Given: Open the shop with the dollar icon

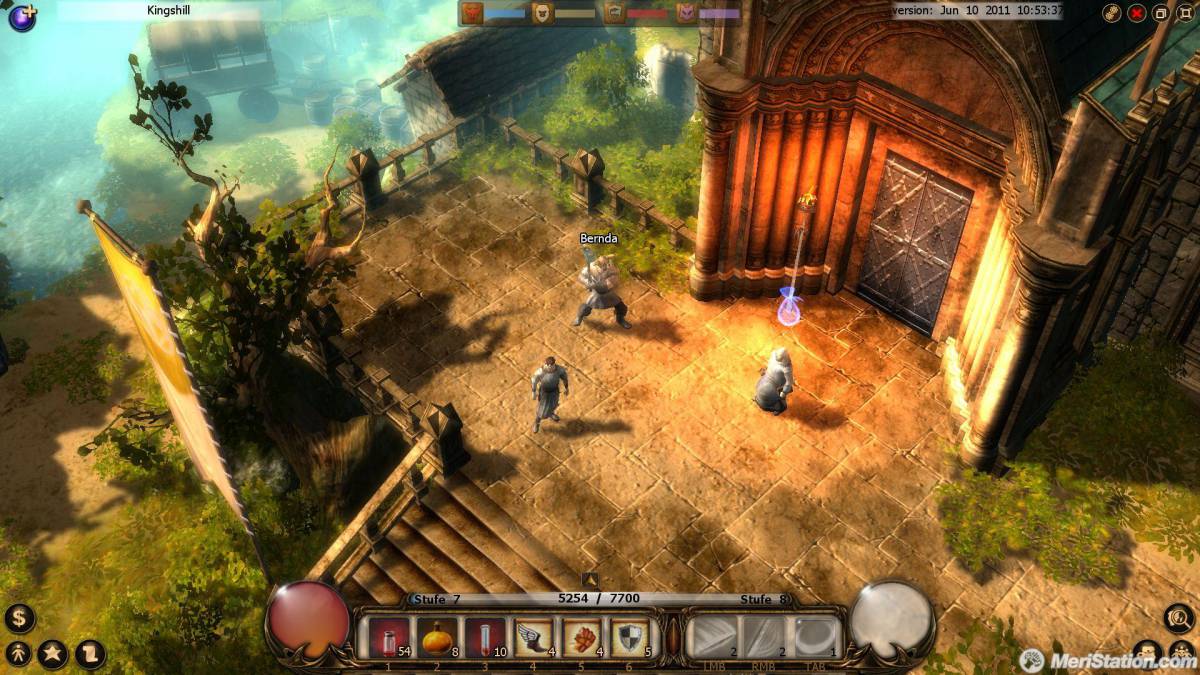Looking at the screenshot, I should pos(19,618).
